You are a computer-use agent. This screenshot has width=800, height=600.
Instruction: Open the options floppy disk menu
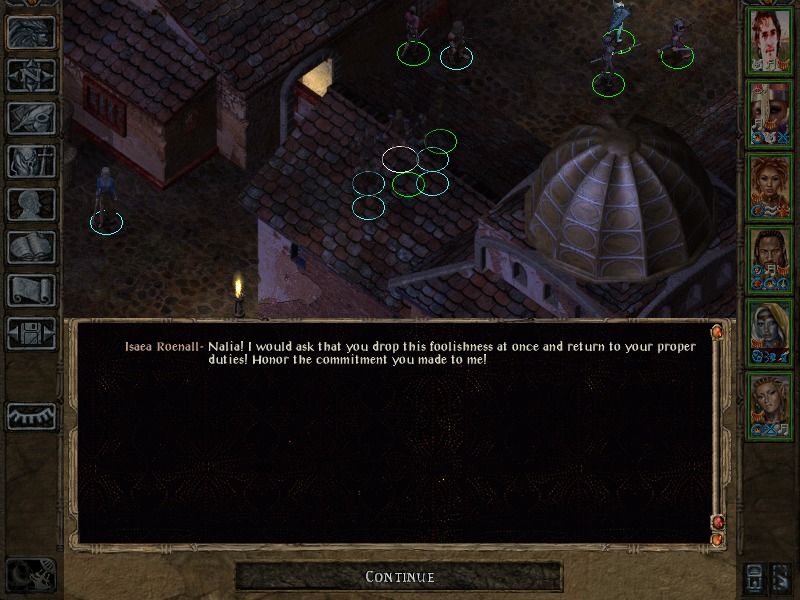(x=32, y=334)
